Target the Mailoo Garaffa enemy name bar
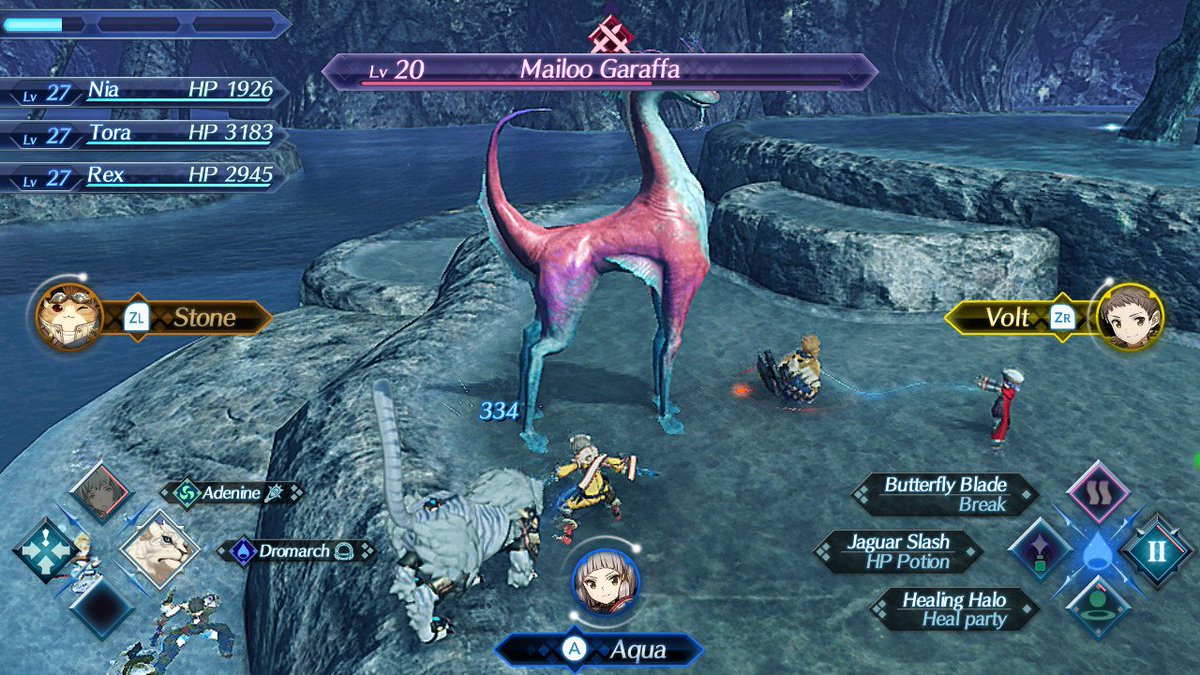 click(x=599, y=71)
